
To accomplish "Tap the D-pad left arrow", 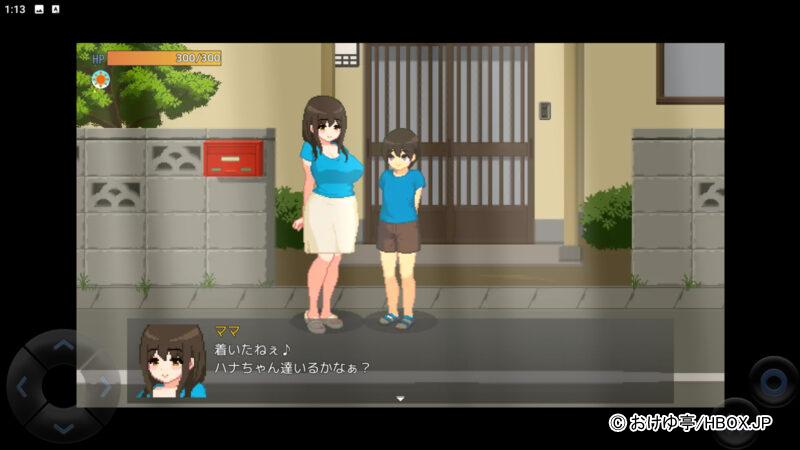I will click(24, 386).
